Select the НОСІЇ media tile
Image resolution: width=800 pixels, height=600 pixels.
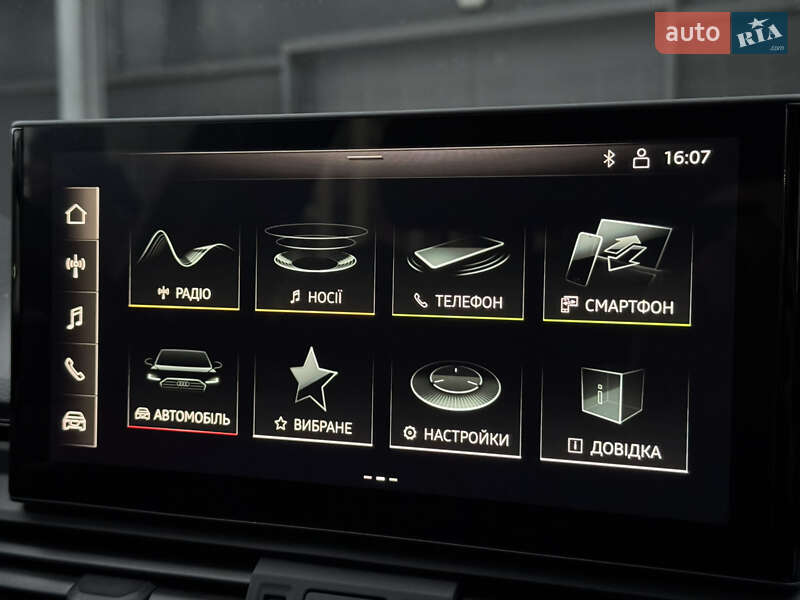pos(315,268)
